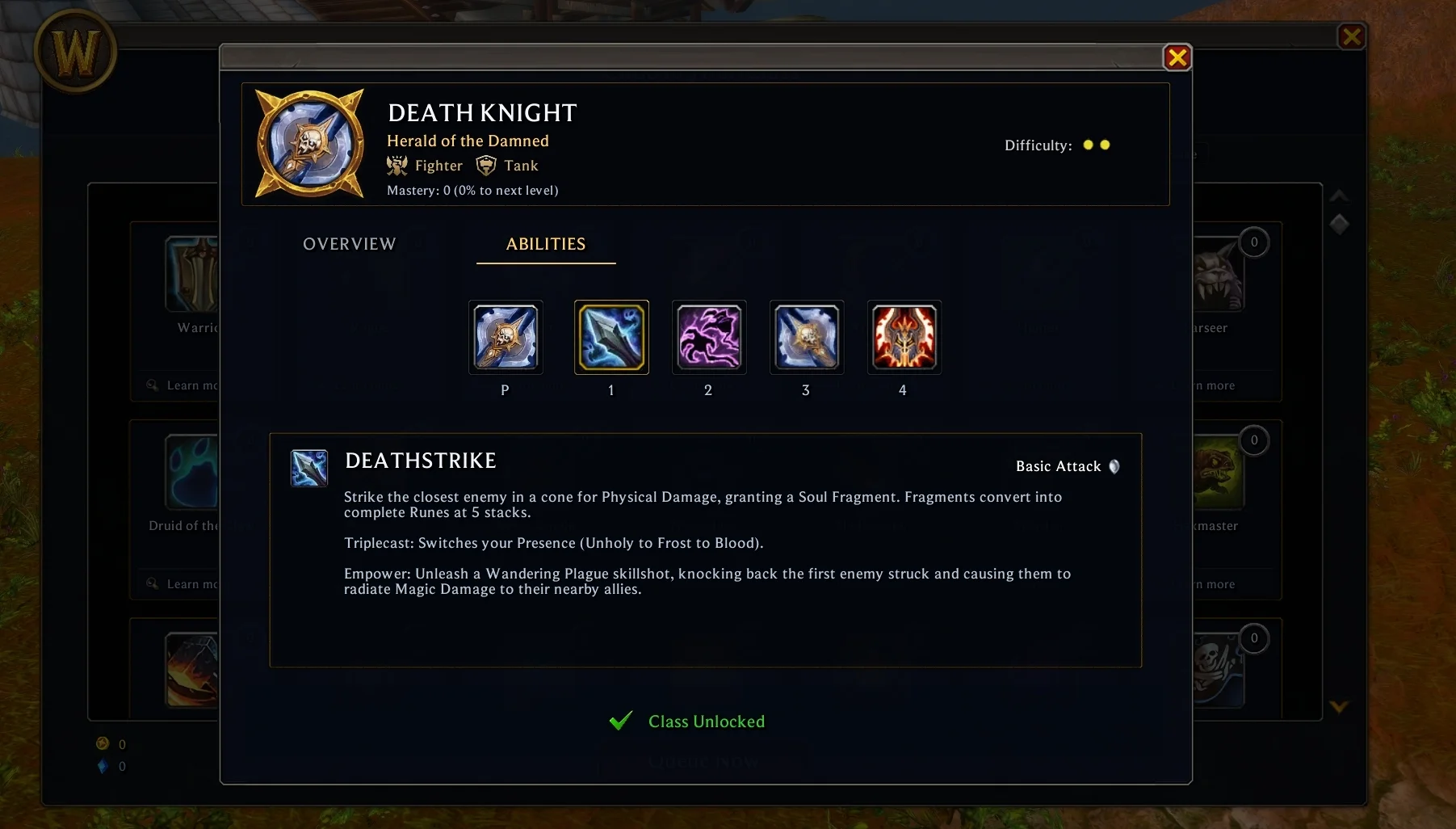The height and width of the screenshot is (829, 1456).
Task: Open Learn more under Druid of the Claw
Action: [184, 583]
